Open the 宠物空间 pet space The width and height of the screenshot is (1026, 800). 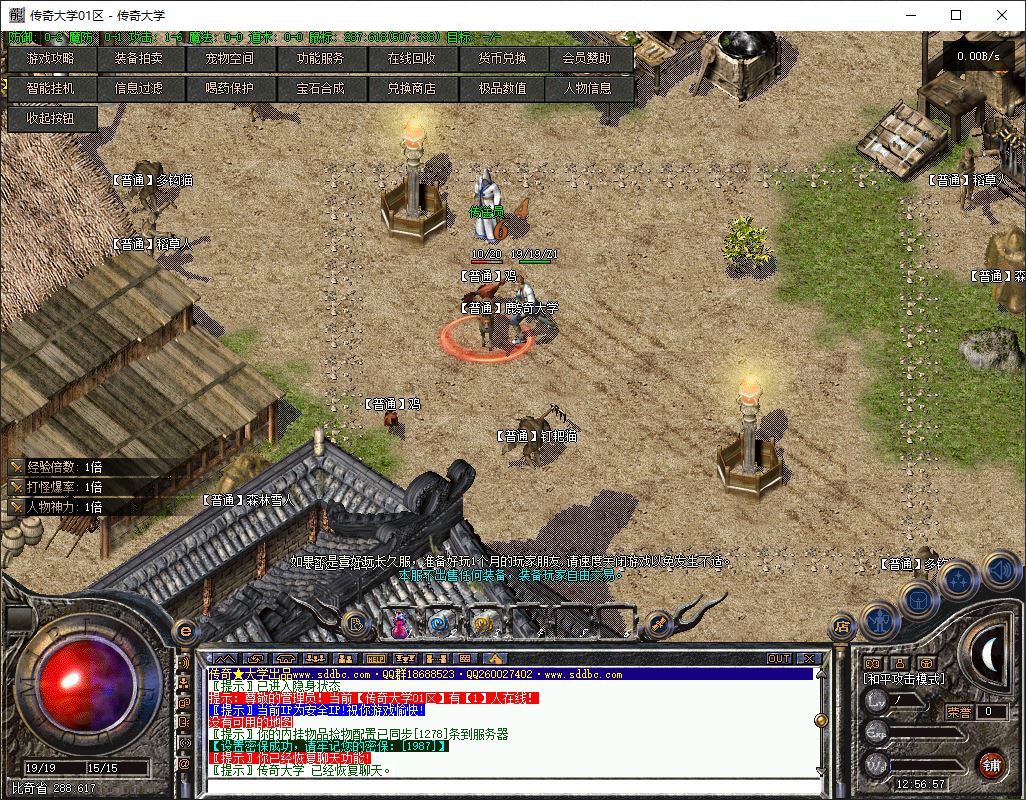click(x=230, y=58)
